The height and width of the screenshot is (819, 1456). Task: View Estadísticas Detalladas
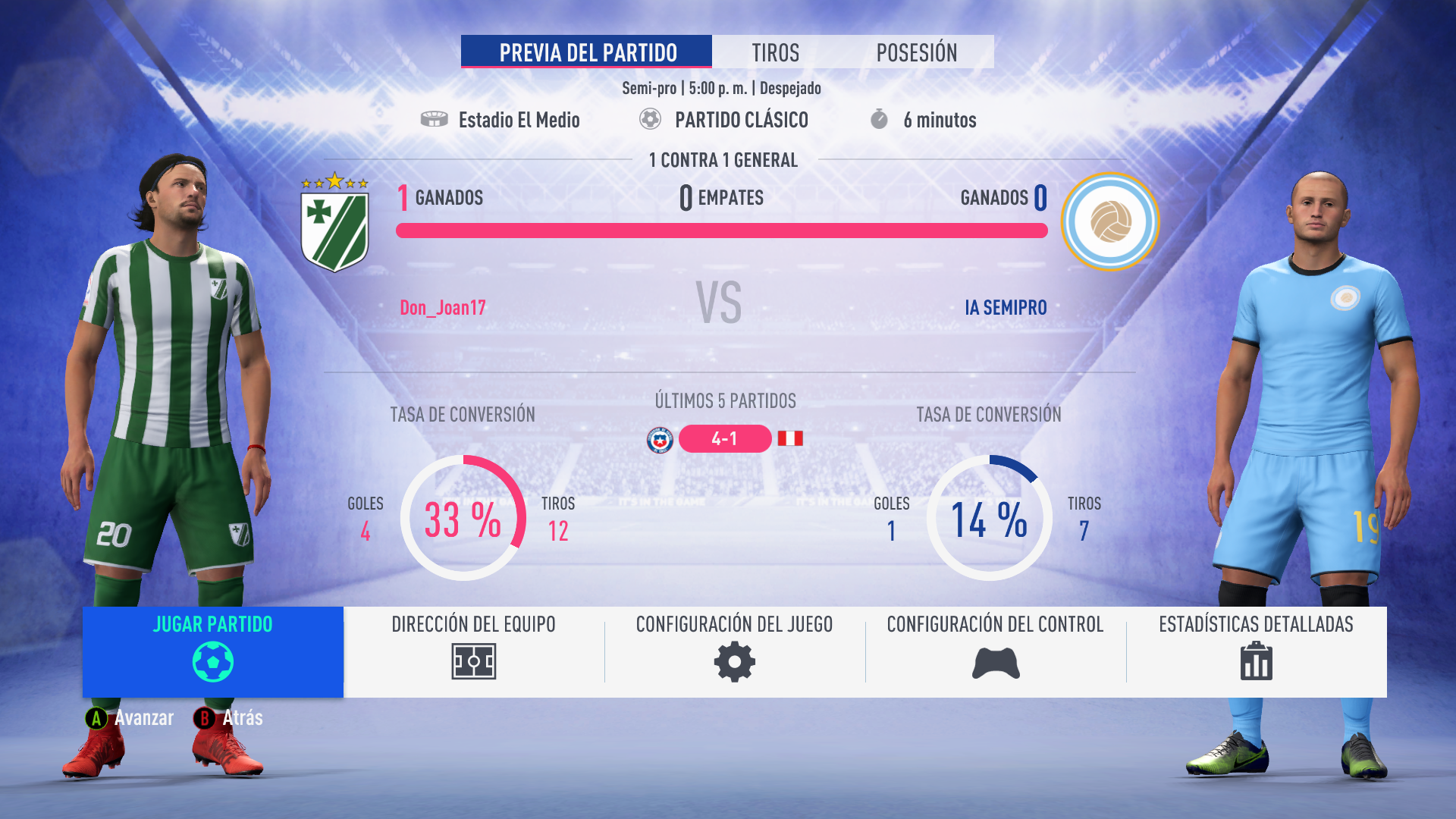tap(1256, 651)
